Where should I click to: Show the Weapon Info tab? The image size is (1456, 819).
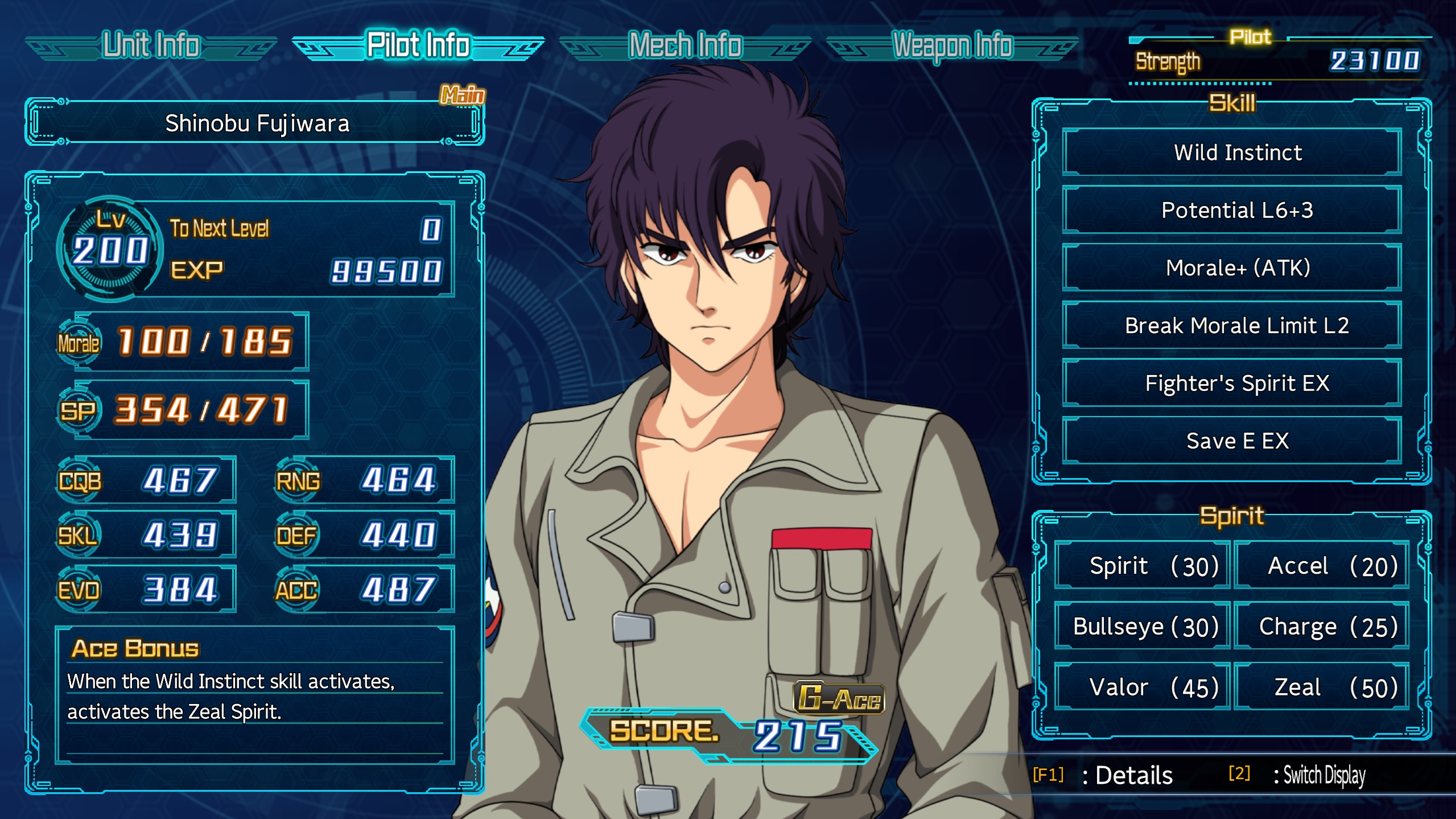(952, 46)
